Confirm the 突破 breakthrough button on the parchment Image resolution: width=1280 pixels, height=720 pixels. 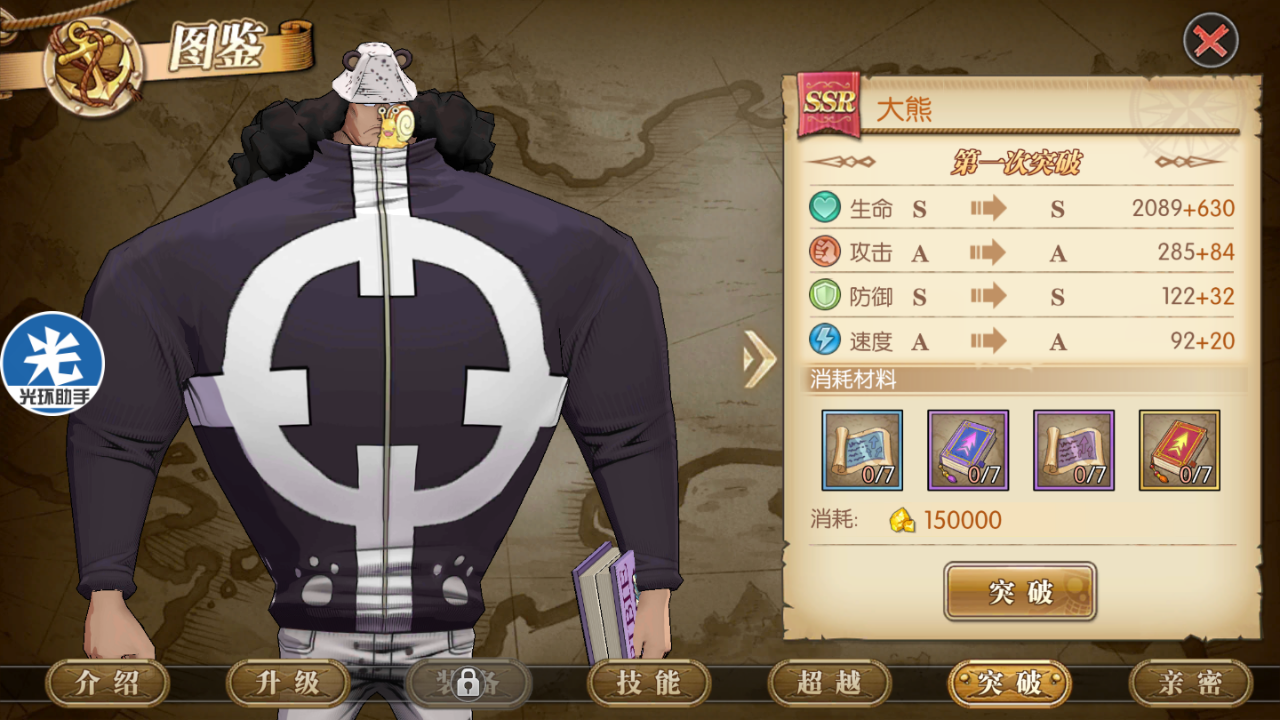(x=1020, y=591)
